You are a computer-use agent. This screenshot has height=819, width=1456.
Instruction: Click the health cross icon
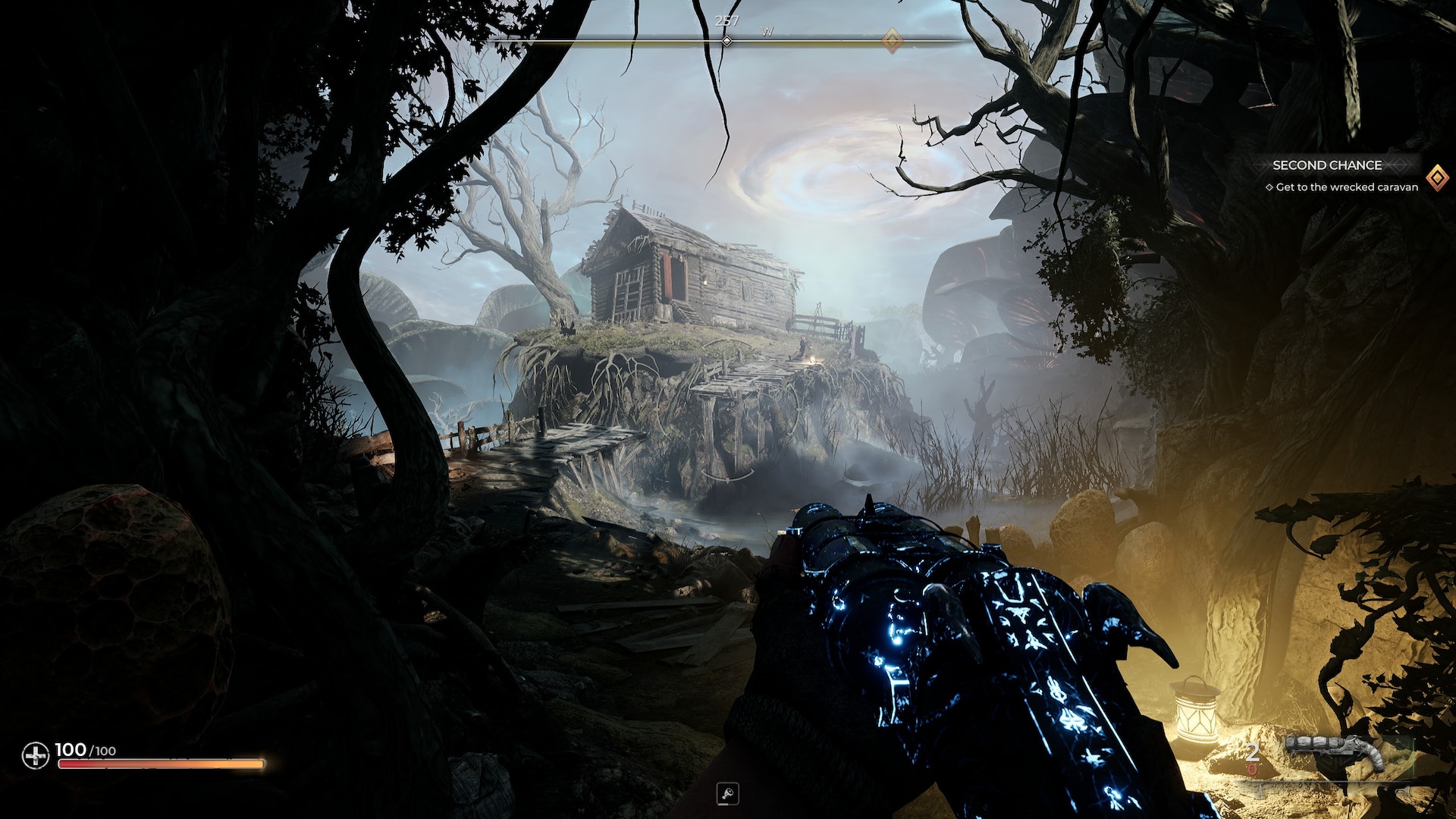[x=35, y=755]
